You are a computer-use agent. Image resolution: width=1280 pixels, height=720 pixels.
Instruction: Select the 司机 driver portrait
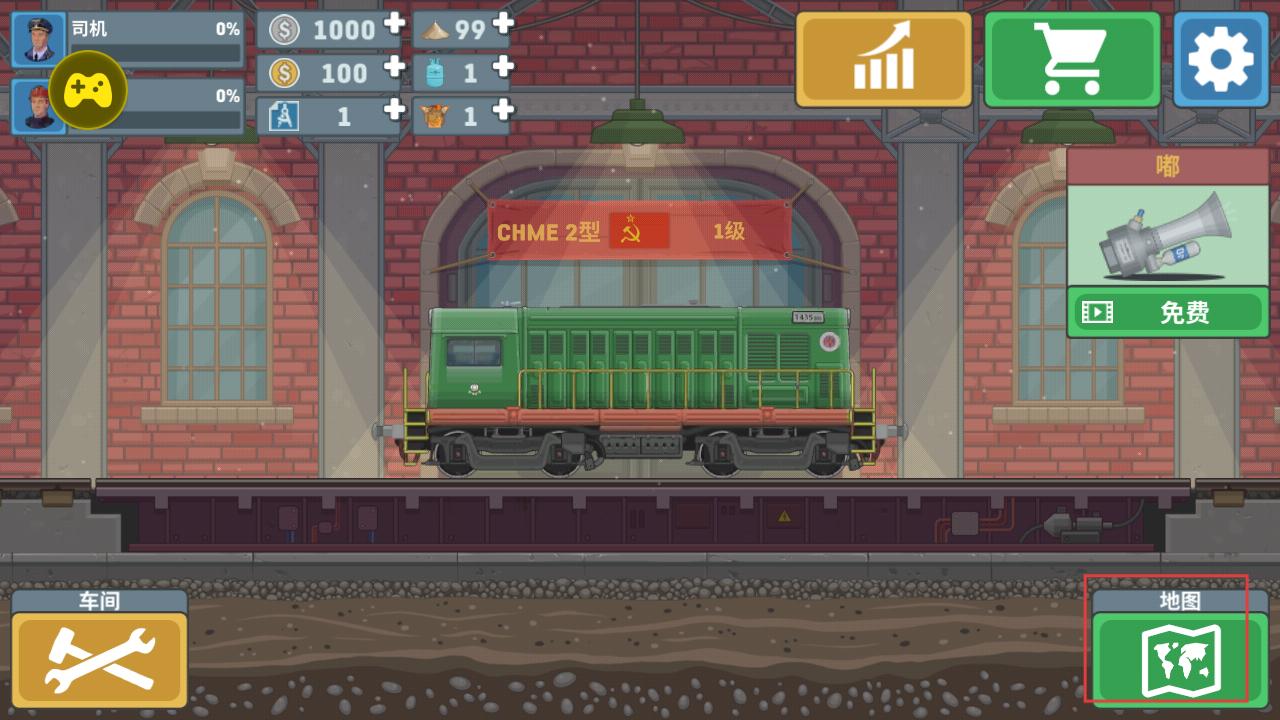point(38,39)
